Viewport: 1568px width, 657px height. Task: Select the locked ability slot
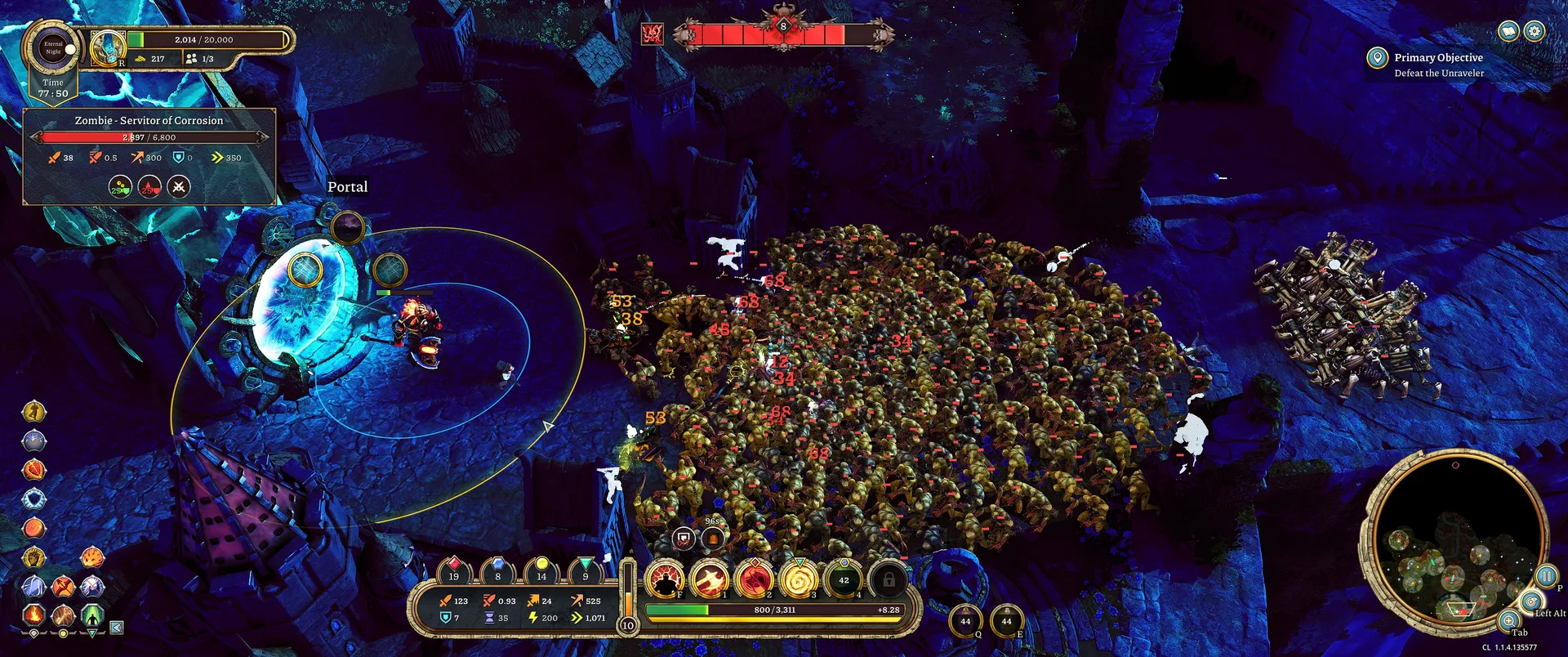click(888, 579)
